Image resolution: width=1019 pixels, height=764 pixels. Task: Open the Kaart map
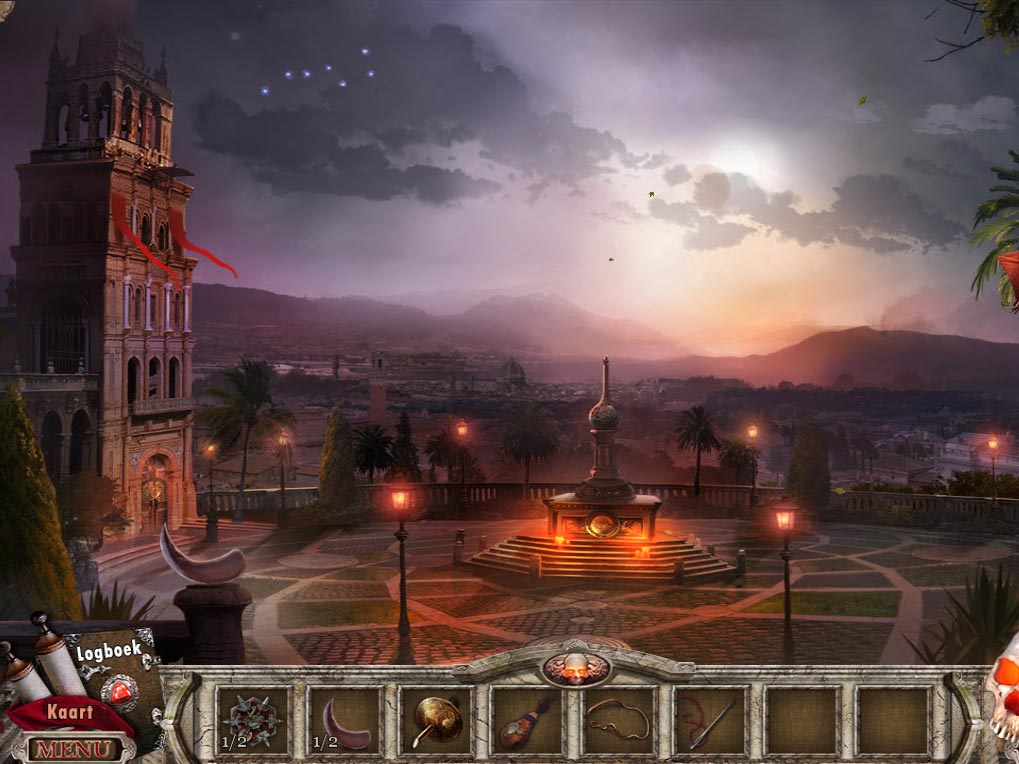click(x=68, y=713)
